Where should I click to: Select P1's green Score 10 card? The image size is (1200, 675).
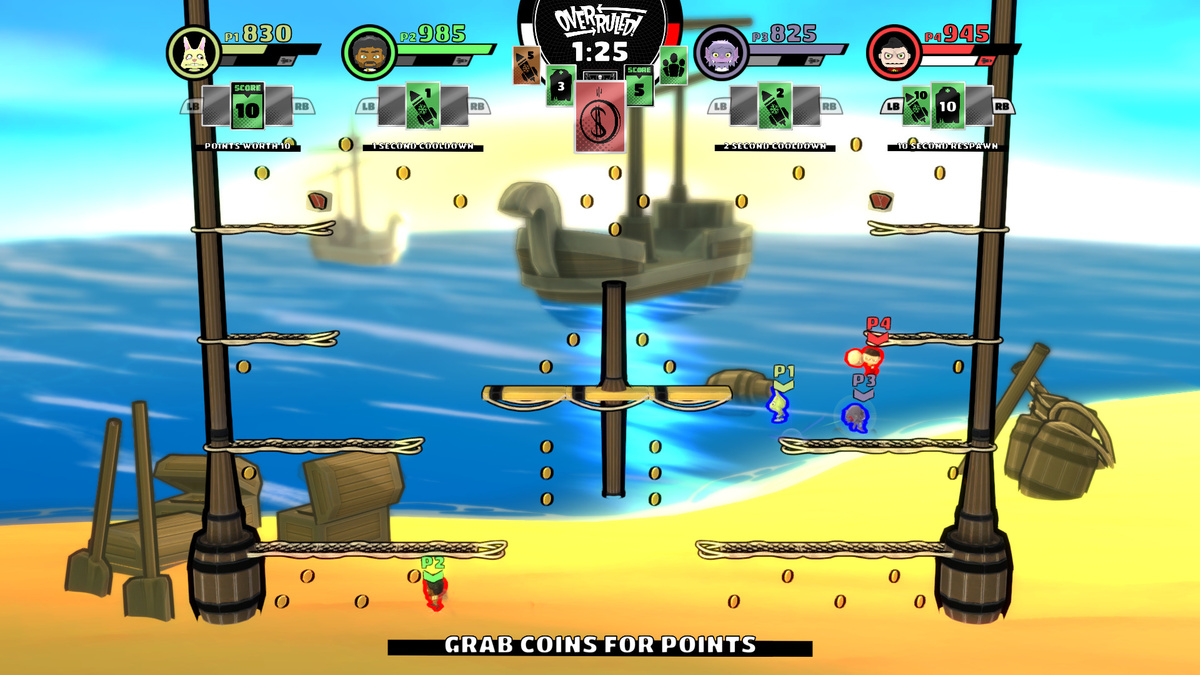click(247, 105)
